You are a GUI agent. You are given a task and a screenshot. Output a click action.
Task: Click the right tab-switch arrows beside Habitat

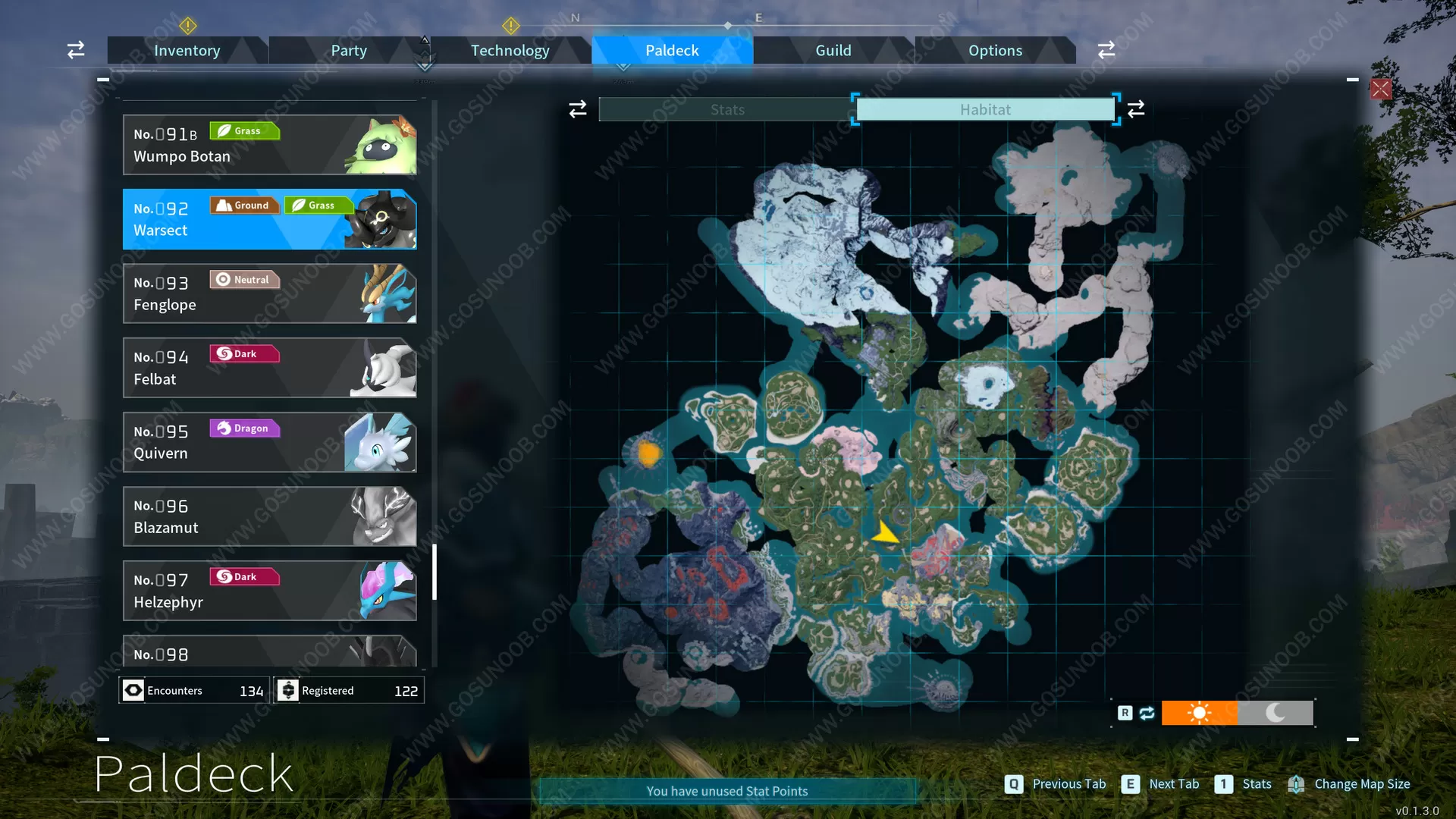pyautogui.click(x=1135, y=108)
